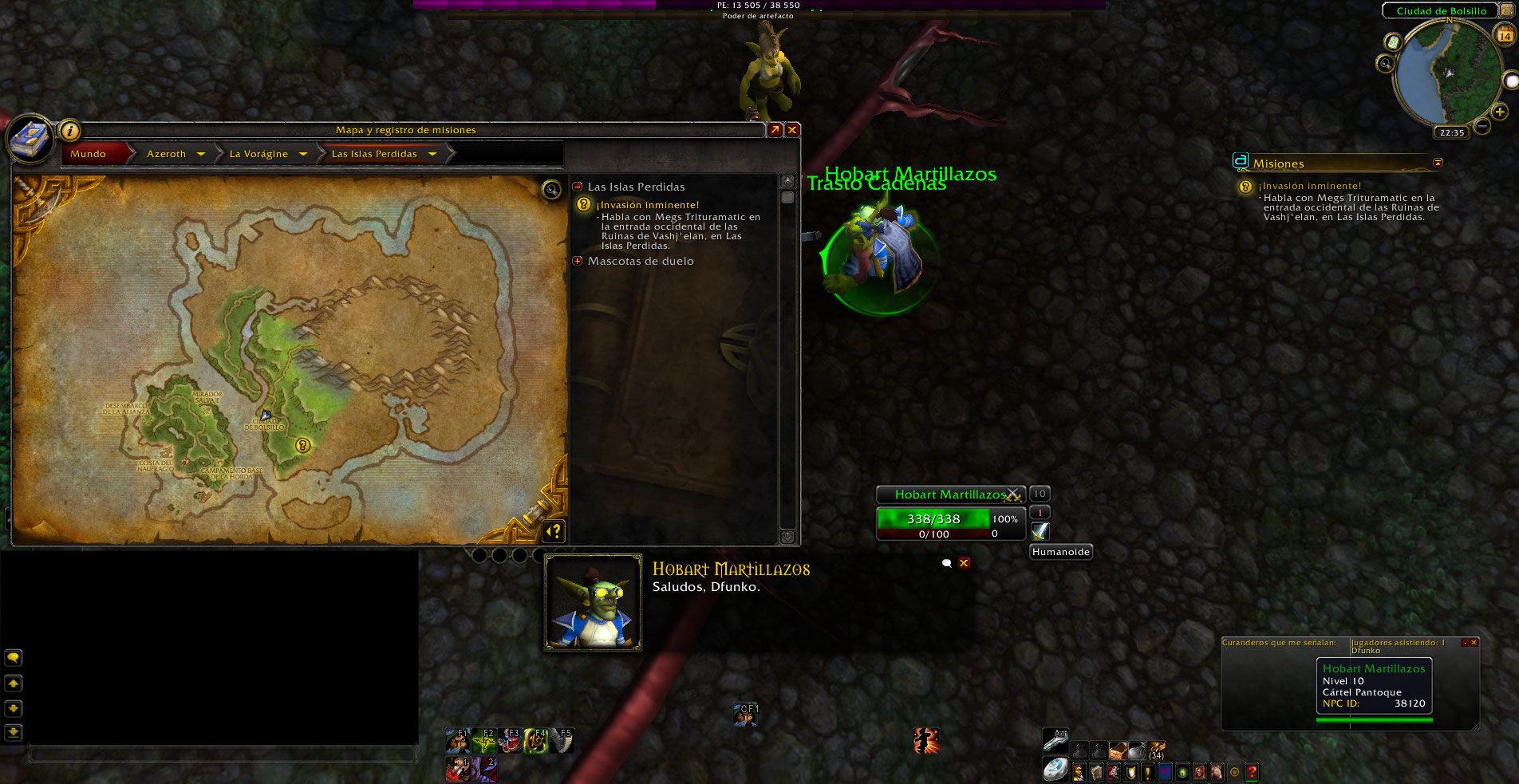Click the red question mark help button
This screenshot has height=784, width=1519.
click(x=1252, y=771)
